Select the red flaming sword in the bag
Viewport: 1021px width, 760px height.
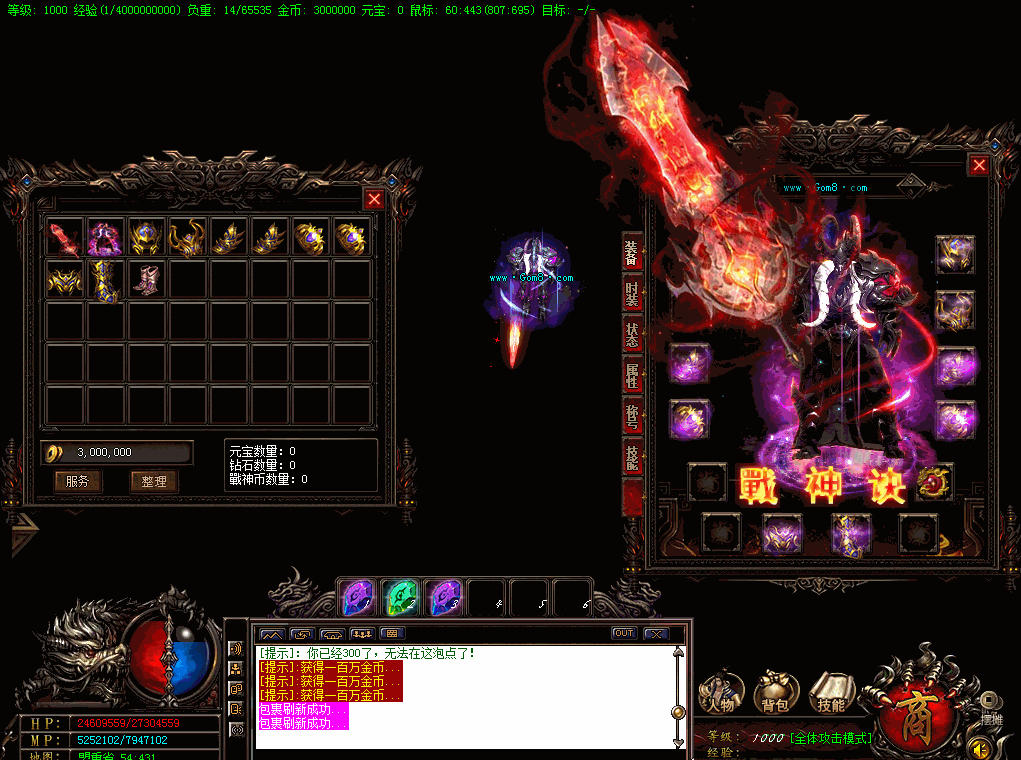[65, 238]
